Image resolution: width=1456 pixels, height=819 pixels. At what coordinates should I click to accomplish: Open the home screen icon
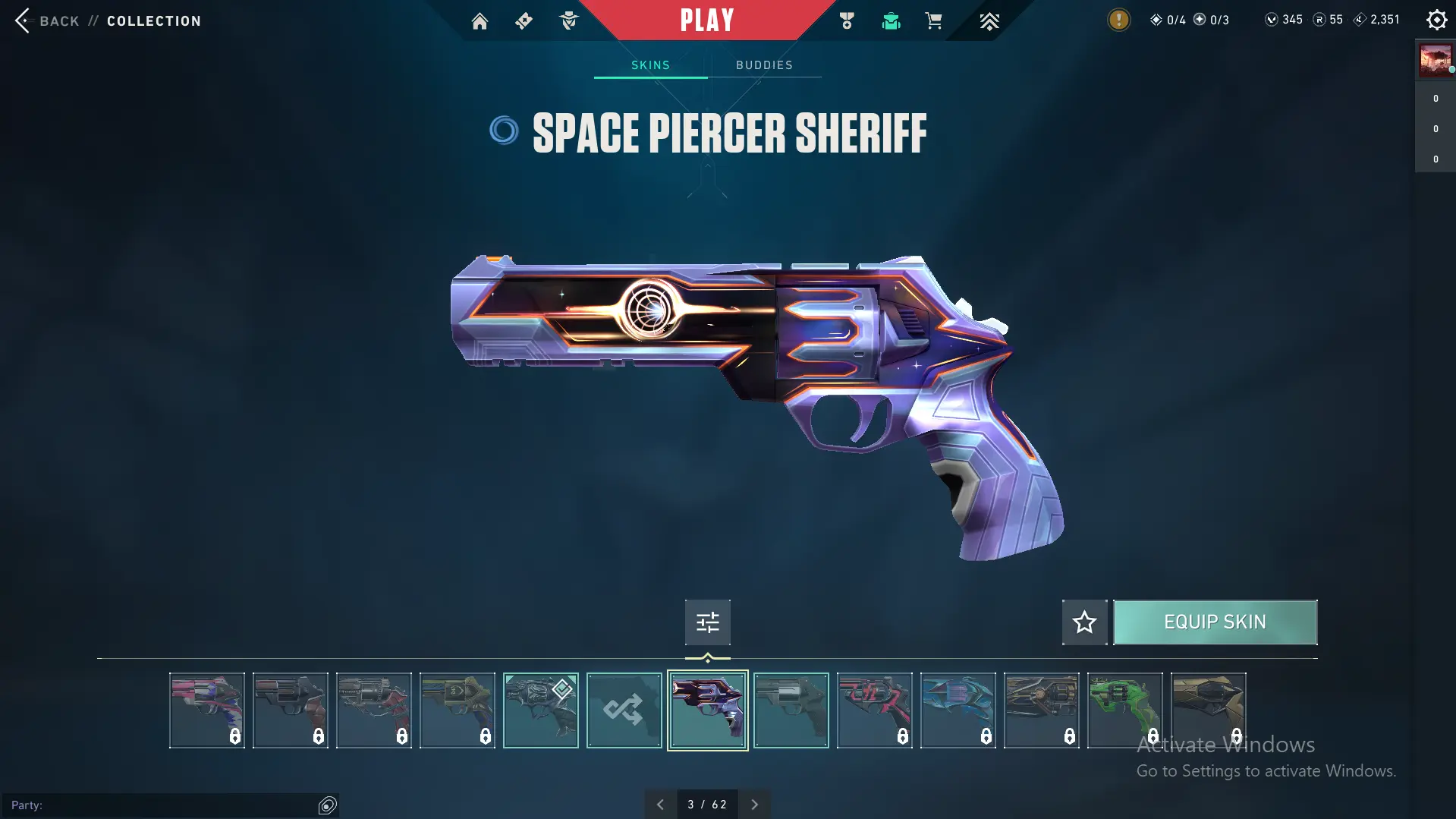pyautogui.click(x=480, y=21)
